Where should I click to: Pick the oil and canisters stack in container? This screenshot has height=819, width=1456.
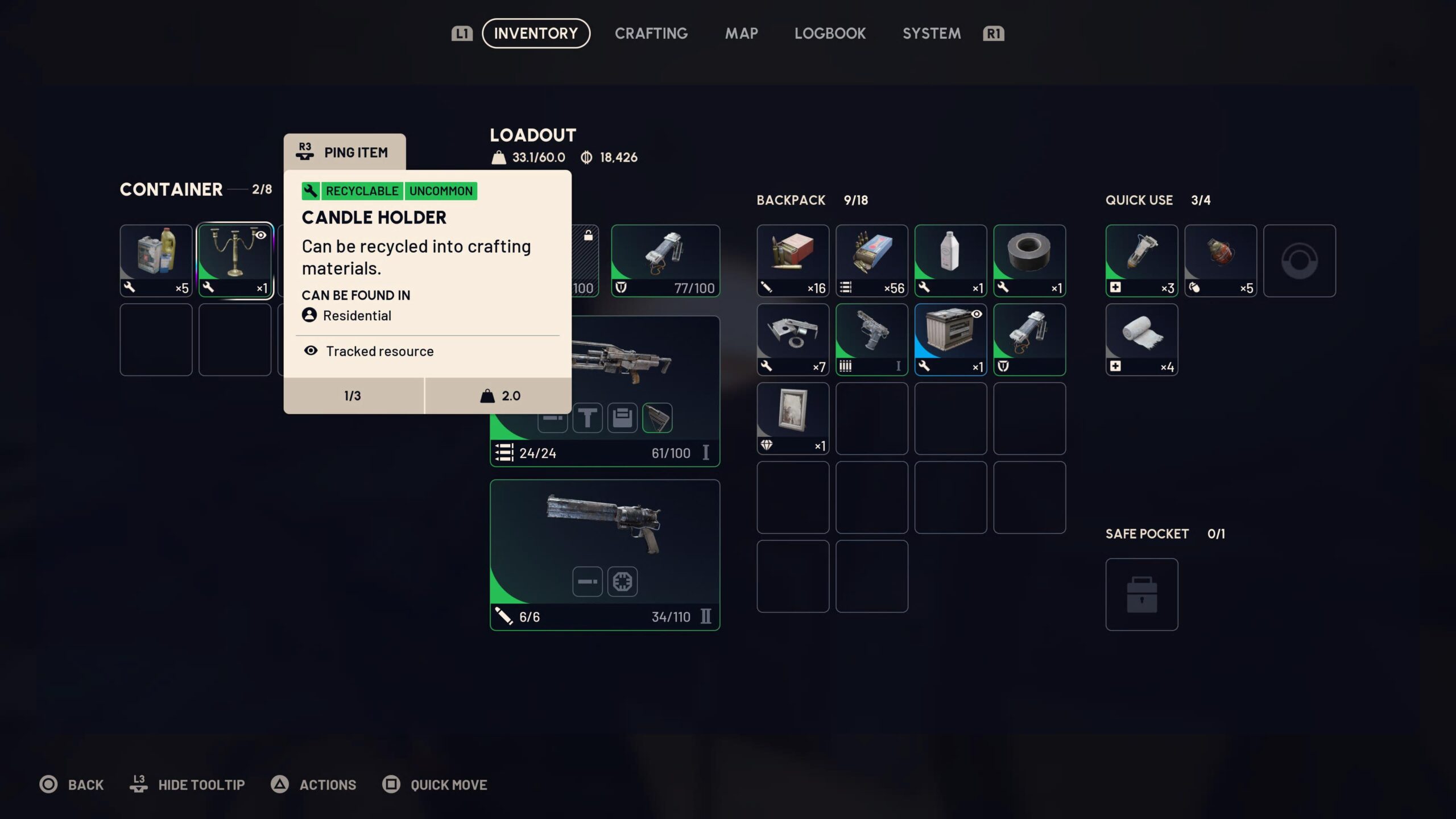click(156, 260)
